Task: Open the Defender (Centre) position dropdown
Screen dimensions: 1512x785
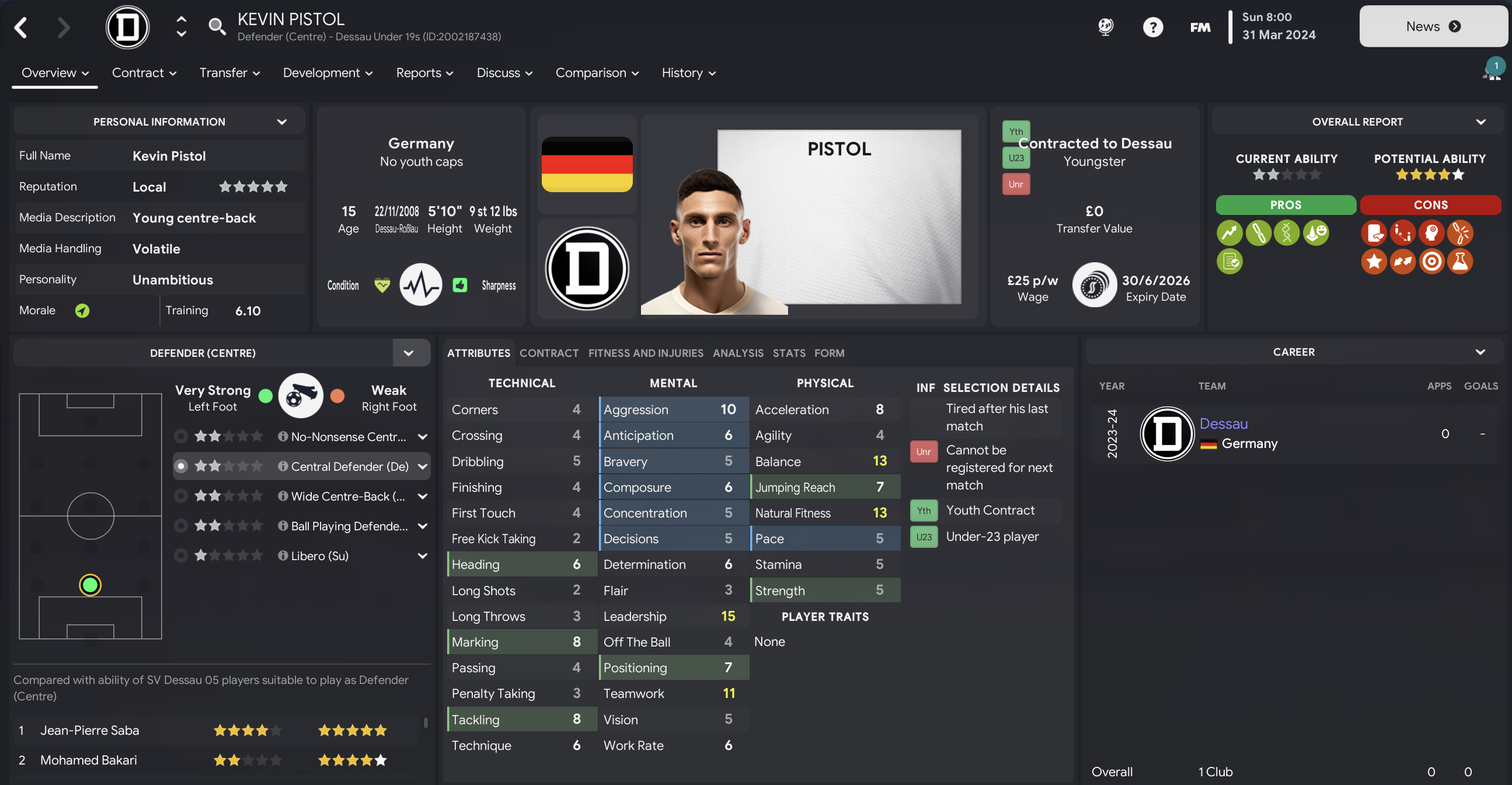Action: (x=409, y=353)
